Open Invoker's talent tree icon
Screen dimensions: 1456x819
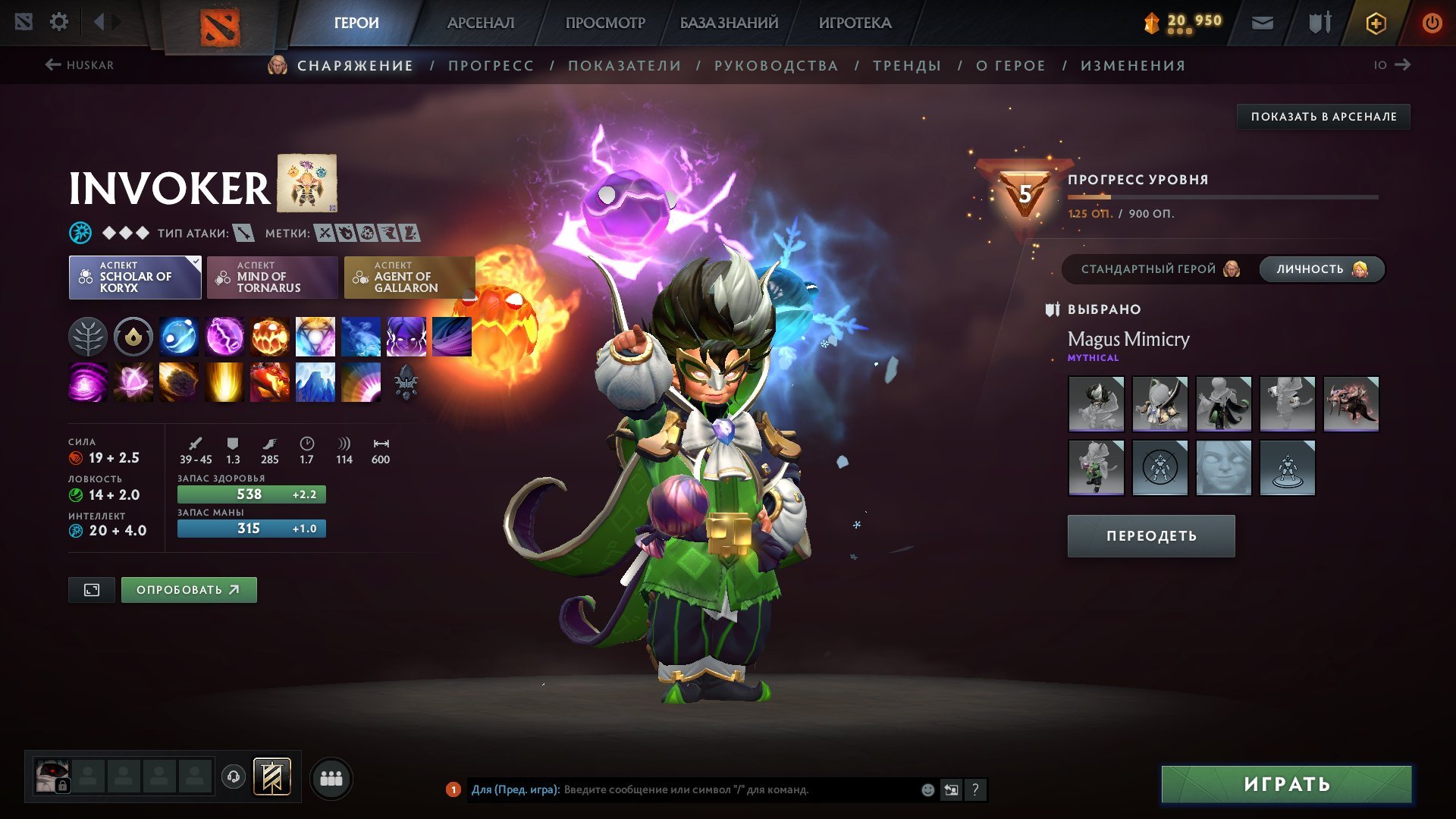(x=87, y=337)
